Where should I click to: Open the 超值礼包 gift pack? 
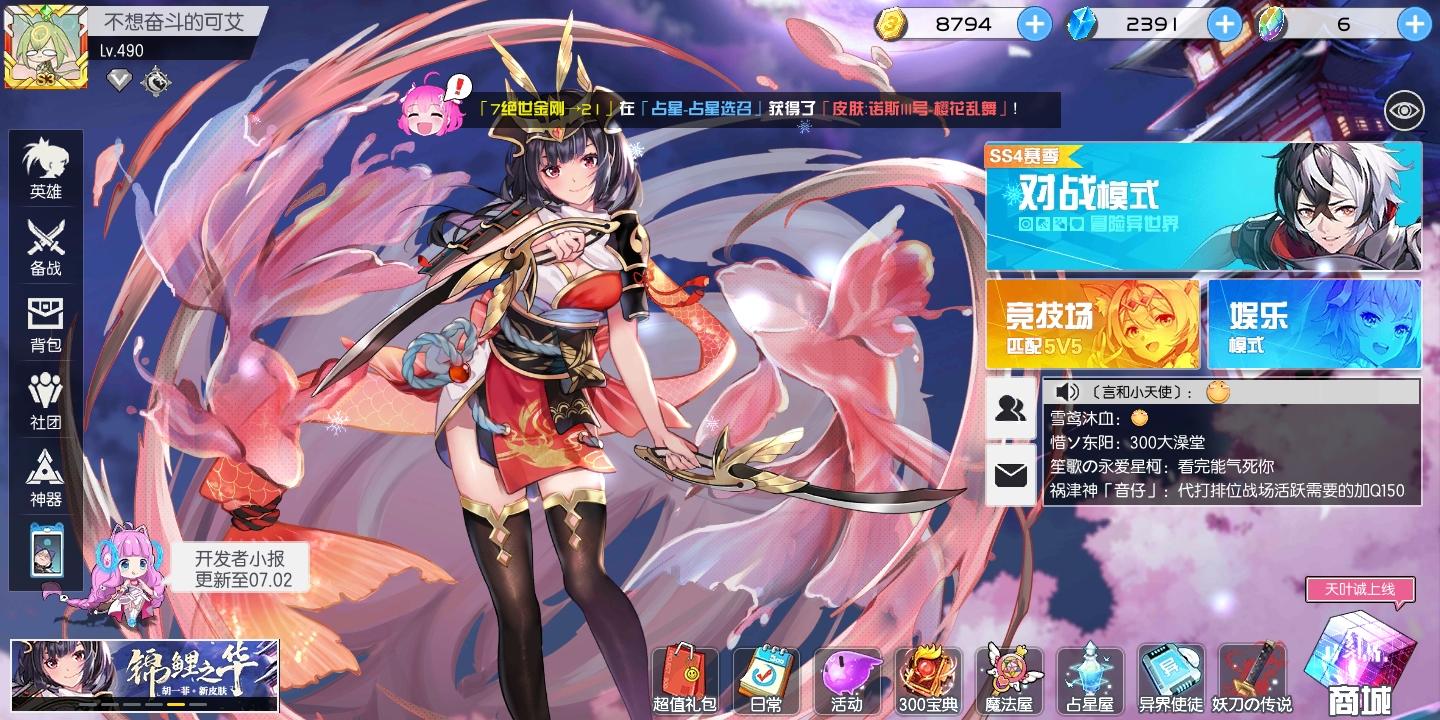[686, 680]
